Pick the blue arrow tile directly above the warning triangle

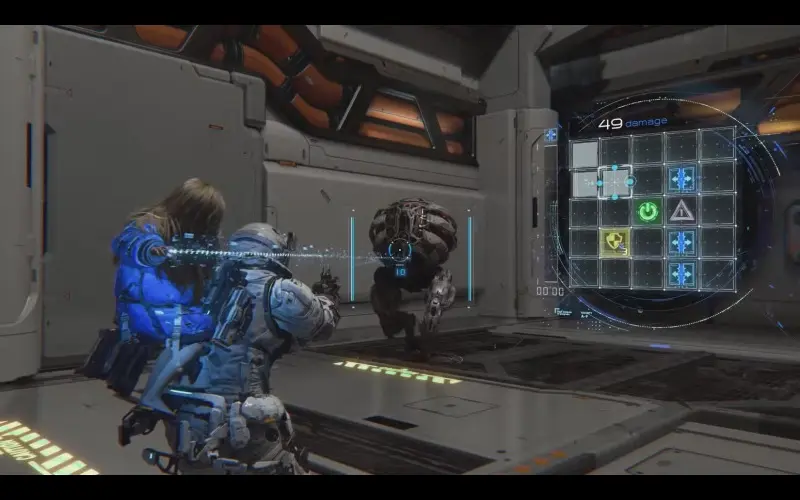681,180
